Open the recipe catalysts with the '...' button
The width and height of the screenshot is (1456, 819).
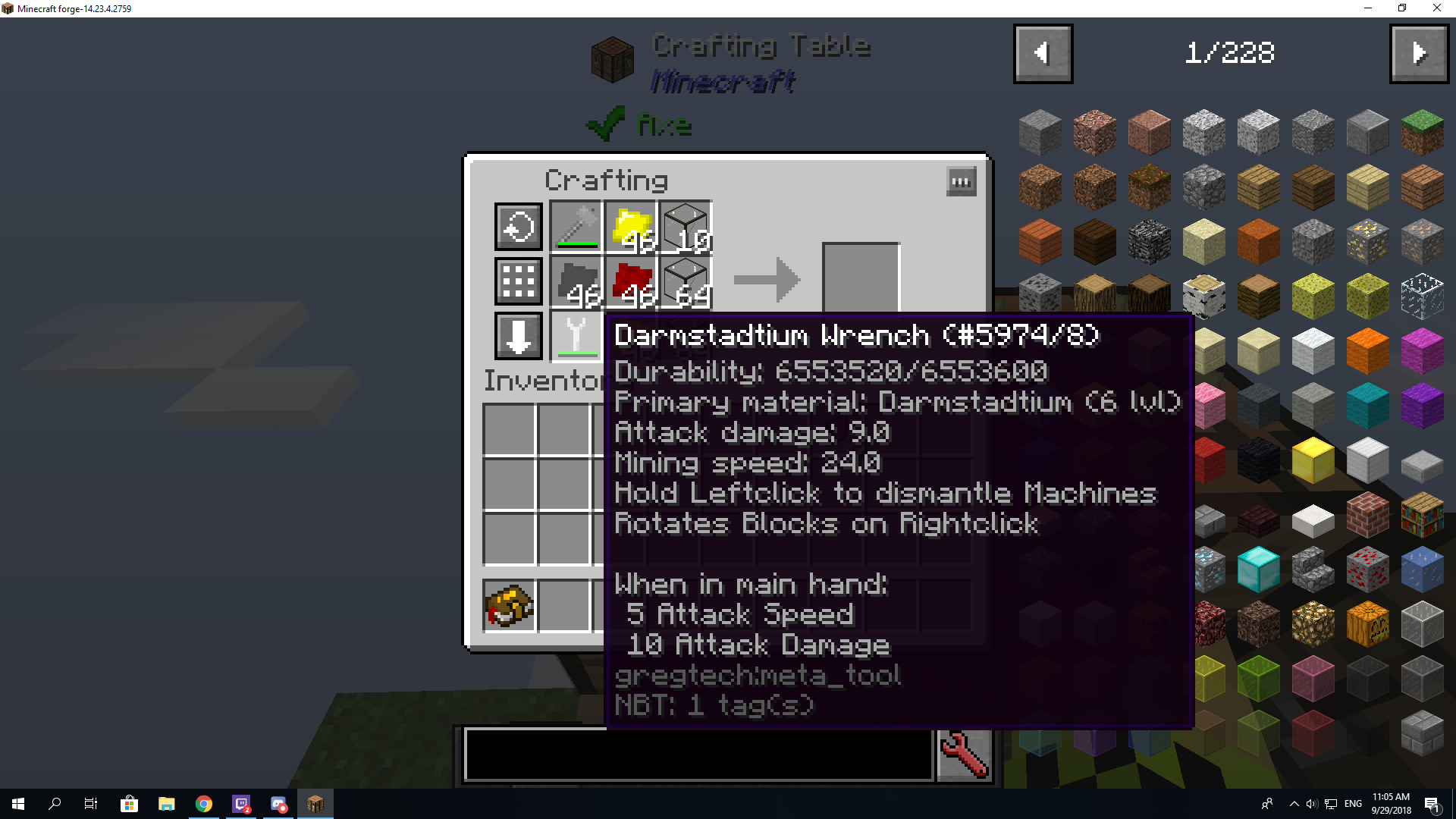tap(961, 181)
